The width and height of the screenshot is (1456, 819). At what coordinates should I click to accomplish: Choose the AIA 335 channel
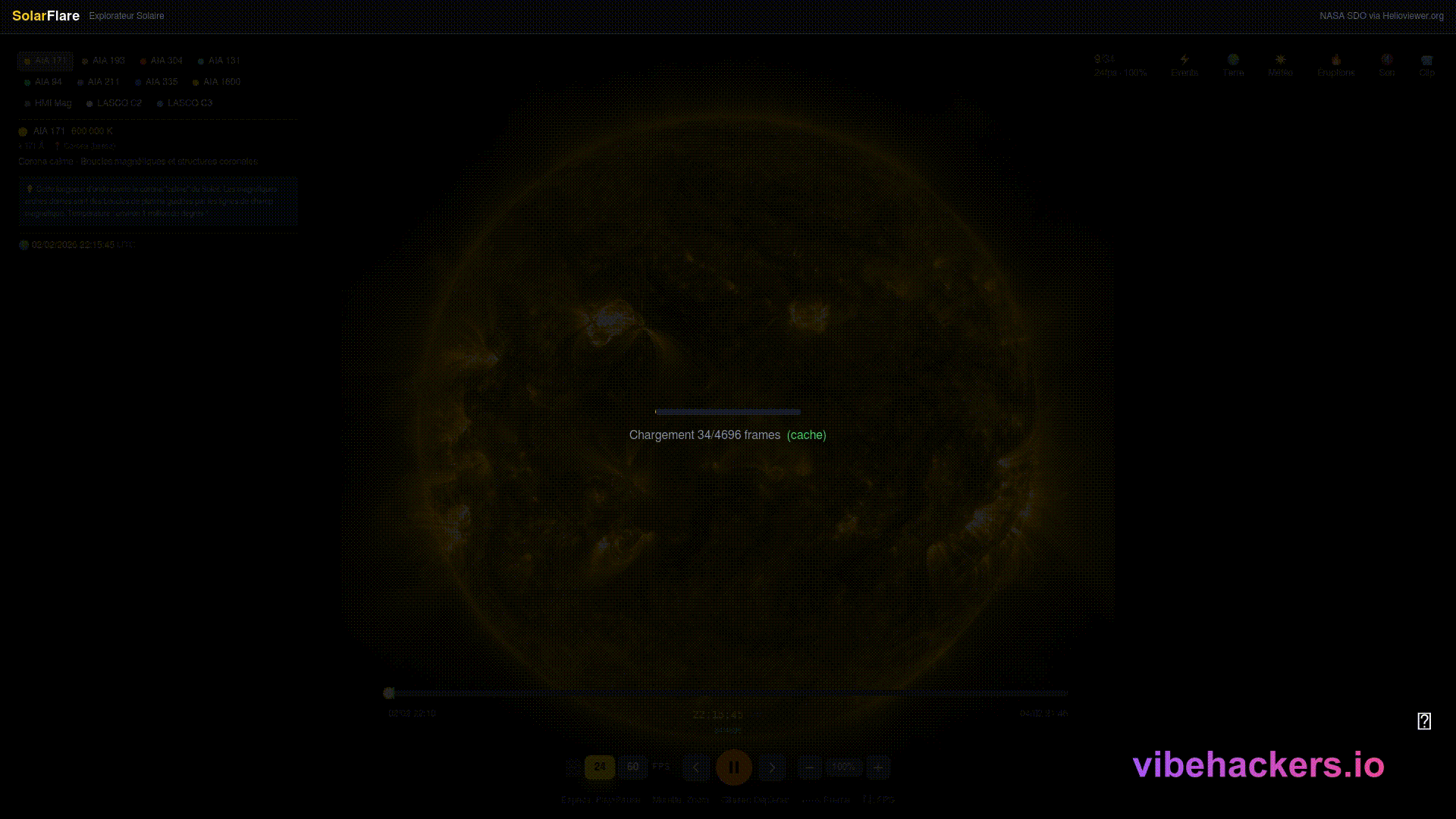pyautogui.click(x=156, y=82)
